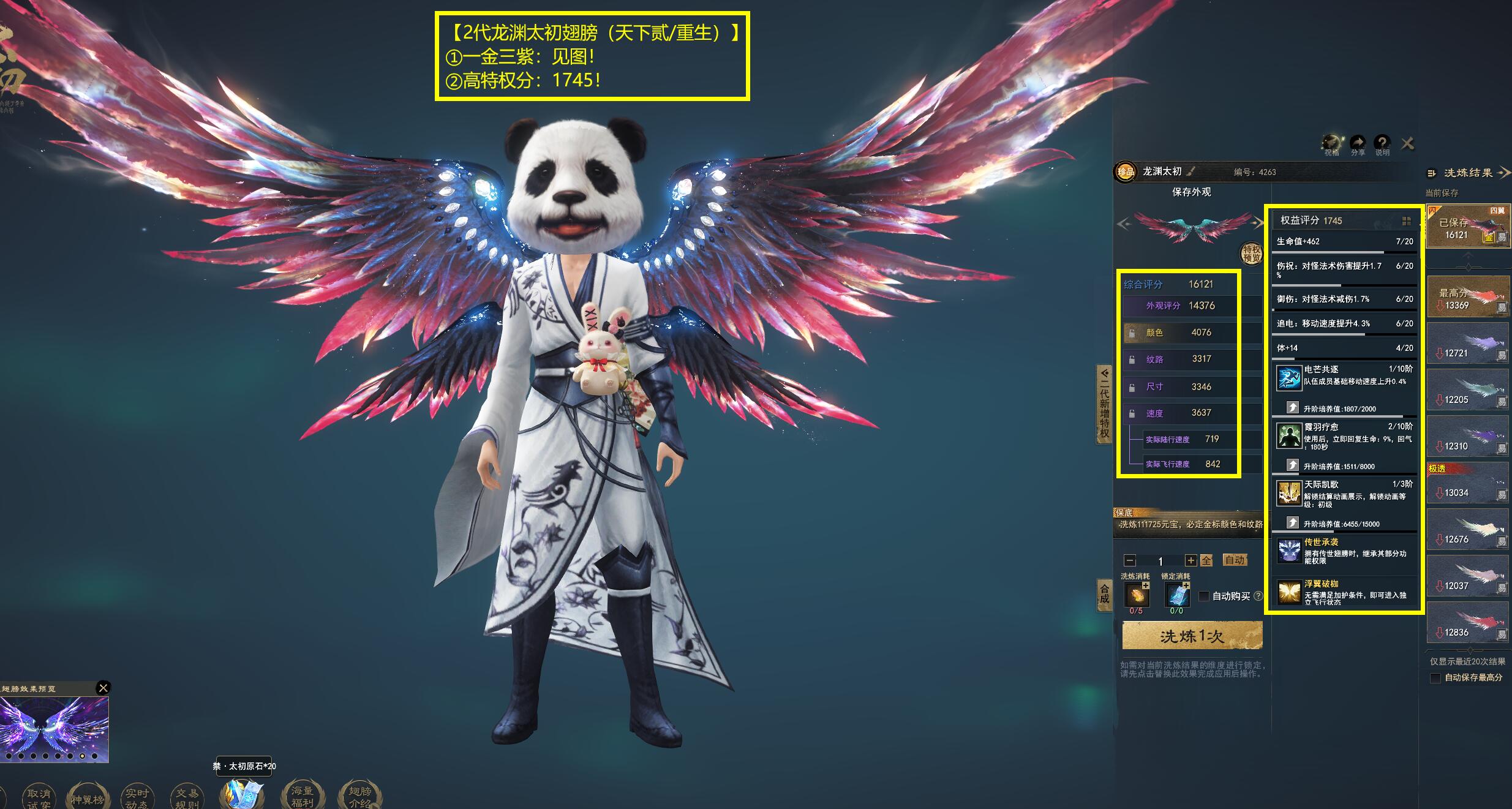1512x809 pixels.
Task: Enable 自动保存最高分 checkbox
Action: tap(1435, 678)
